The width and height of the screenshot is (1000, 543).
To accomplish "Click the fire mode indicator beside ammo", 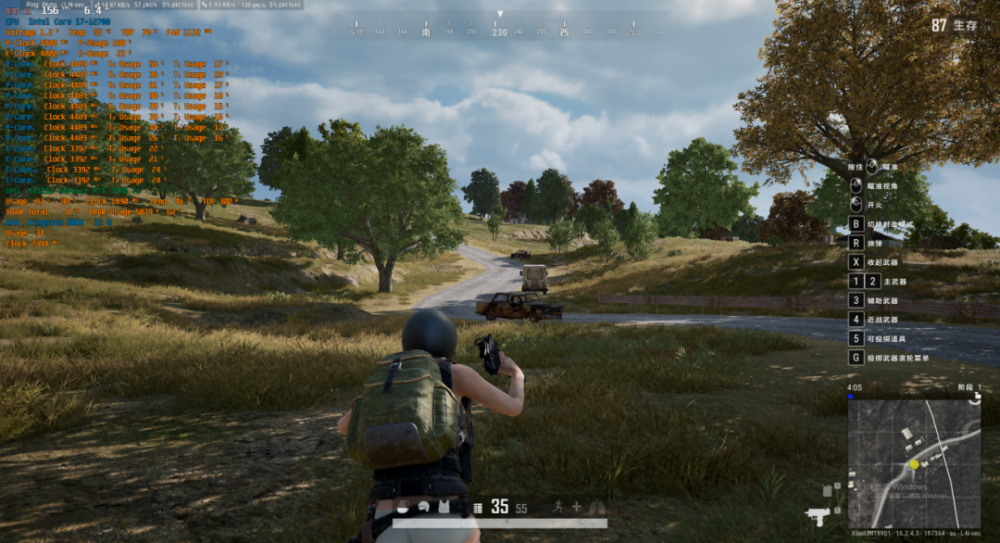I will point(479,508).
